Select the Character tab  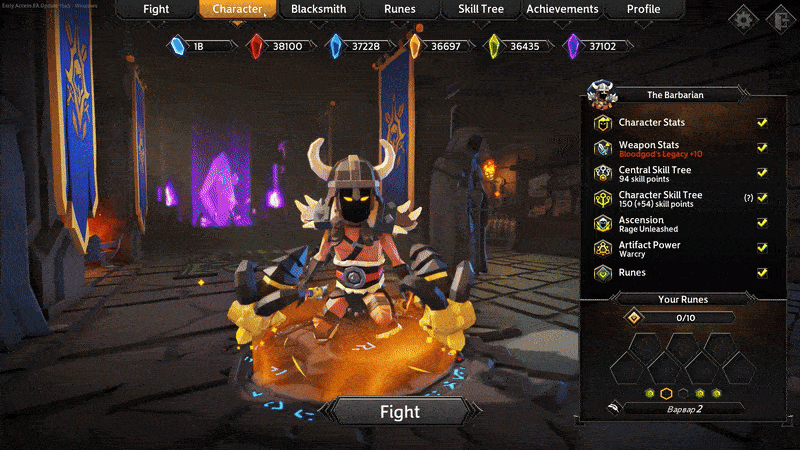[x=237, y=10]
